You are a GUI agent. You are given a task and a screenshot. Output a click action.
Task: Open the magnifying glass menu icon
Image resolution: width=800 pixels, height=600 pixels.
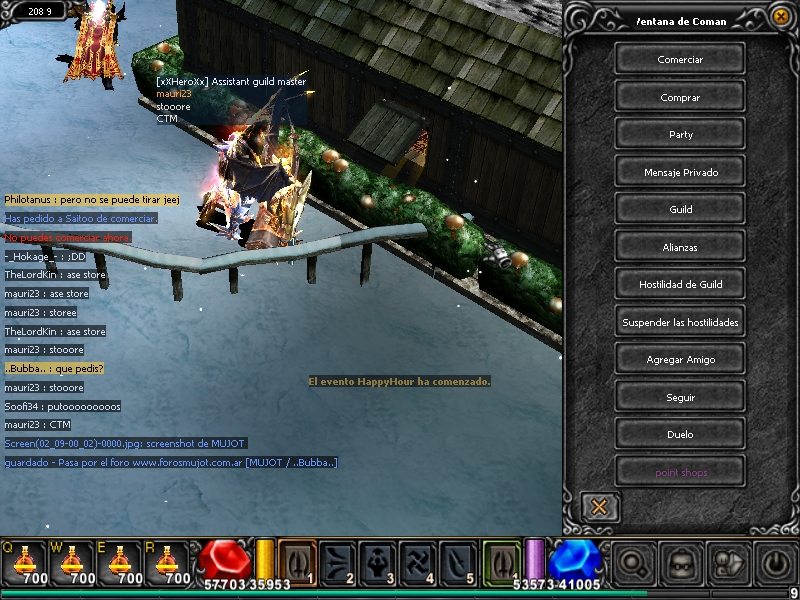click(632, 563)
